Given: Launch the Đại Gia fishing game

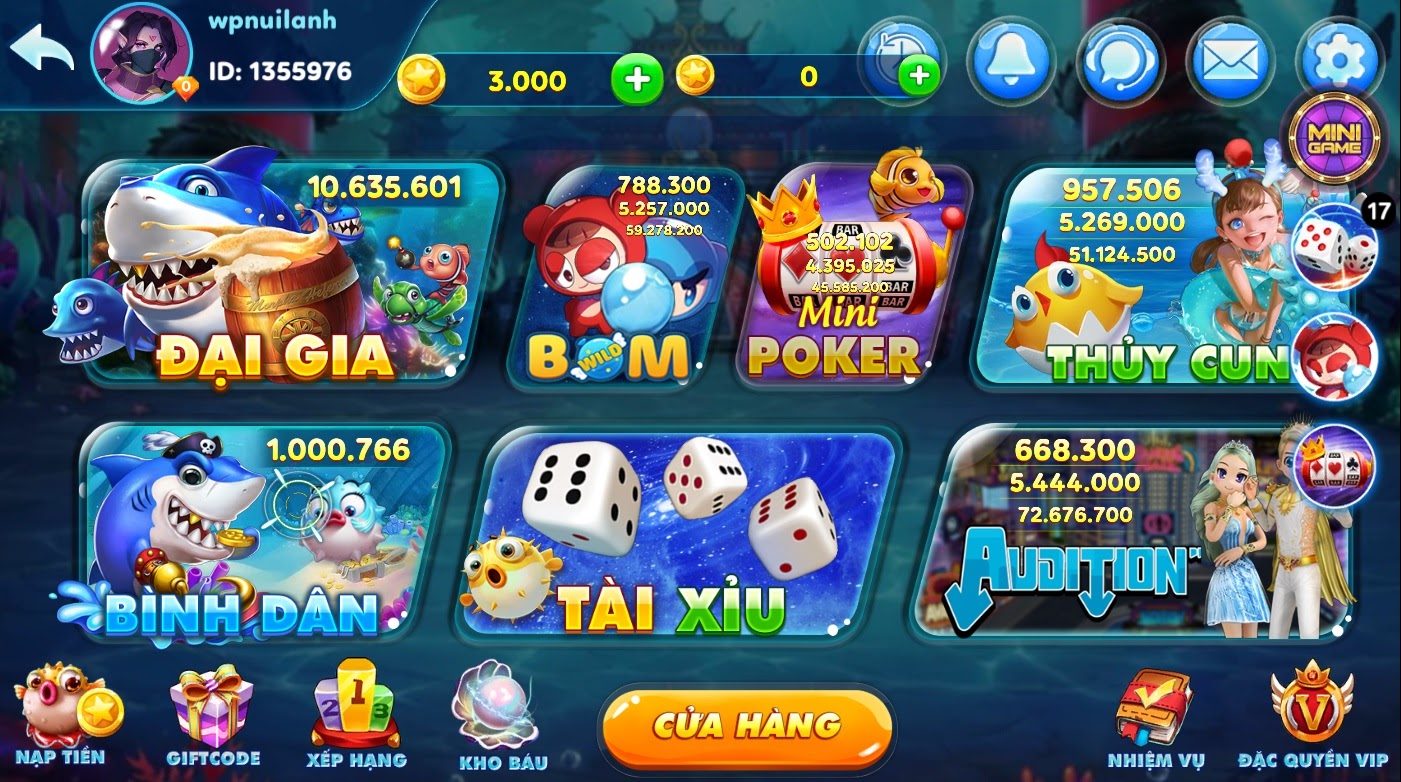Looking at the screenshot, I should [290, 275].
